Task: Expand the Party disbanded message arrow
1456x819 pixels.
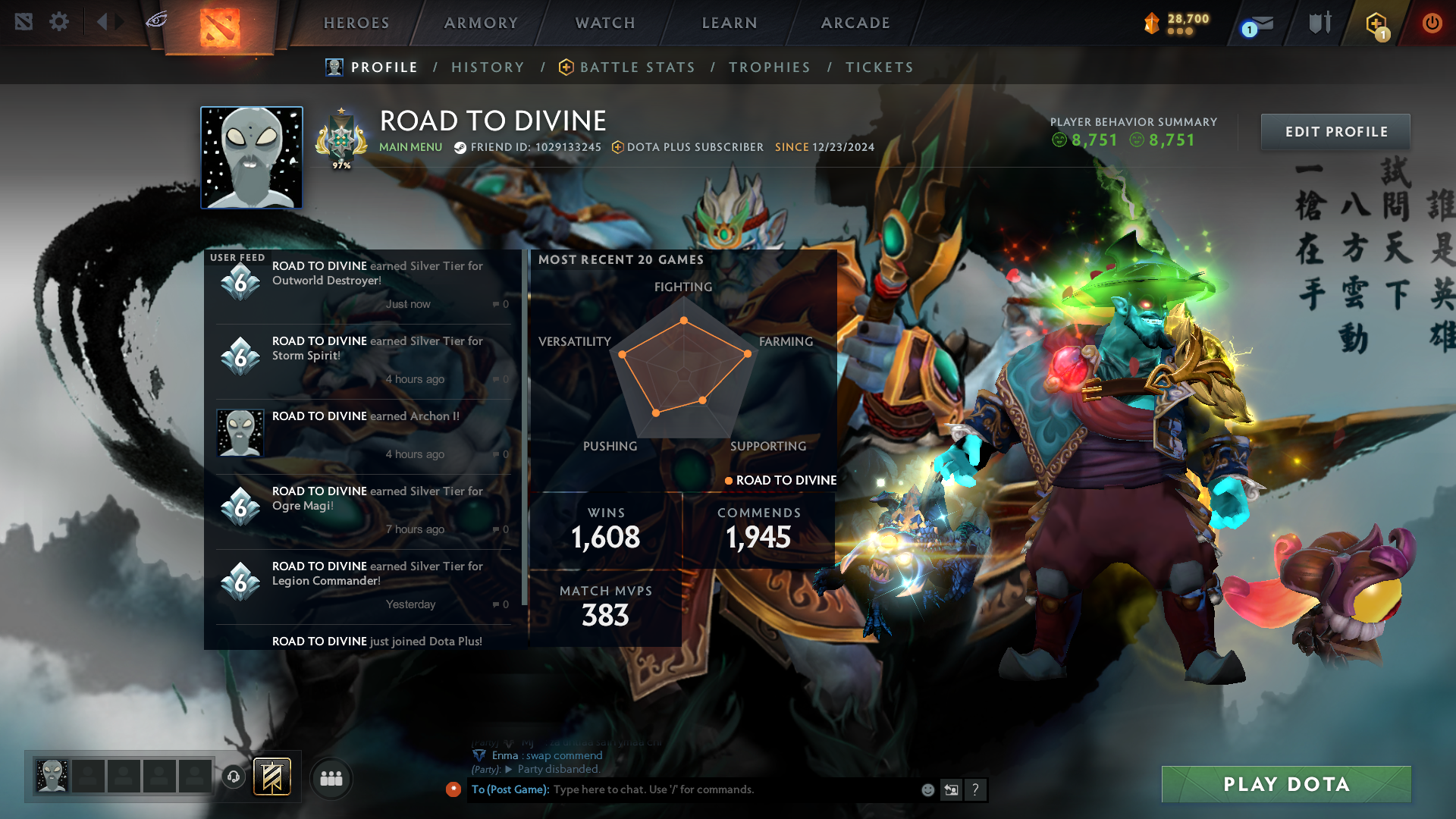Action: (508, 769)
